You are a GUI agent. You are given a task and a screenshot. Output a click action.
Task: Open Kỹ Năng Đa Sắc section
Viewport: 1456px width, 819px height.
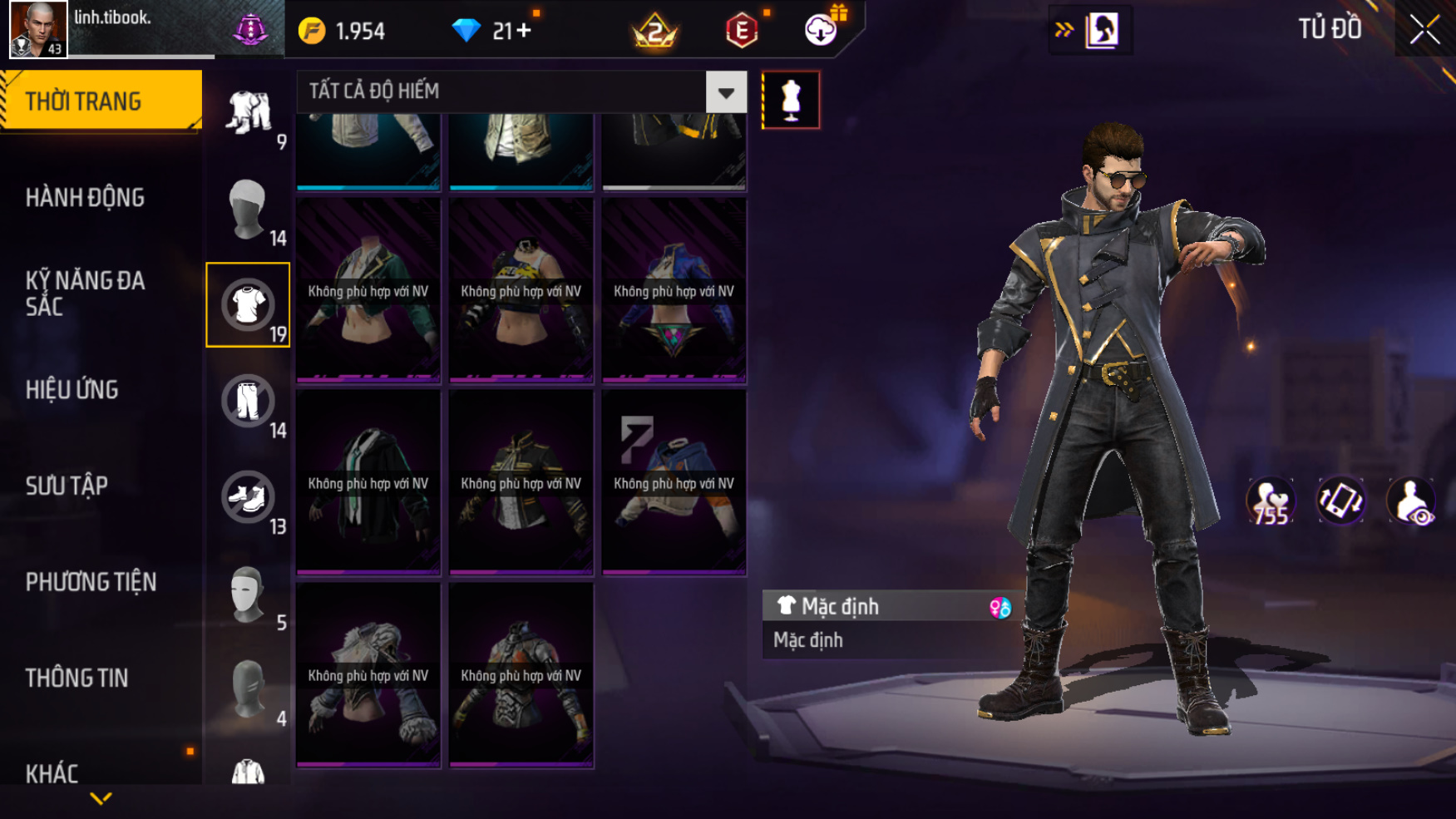click(85, 293)
